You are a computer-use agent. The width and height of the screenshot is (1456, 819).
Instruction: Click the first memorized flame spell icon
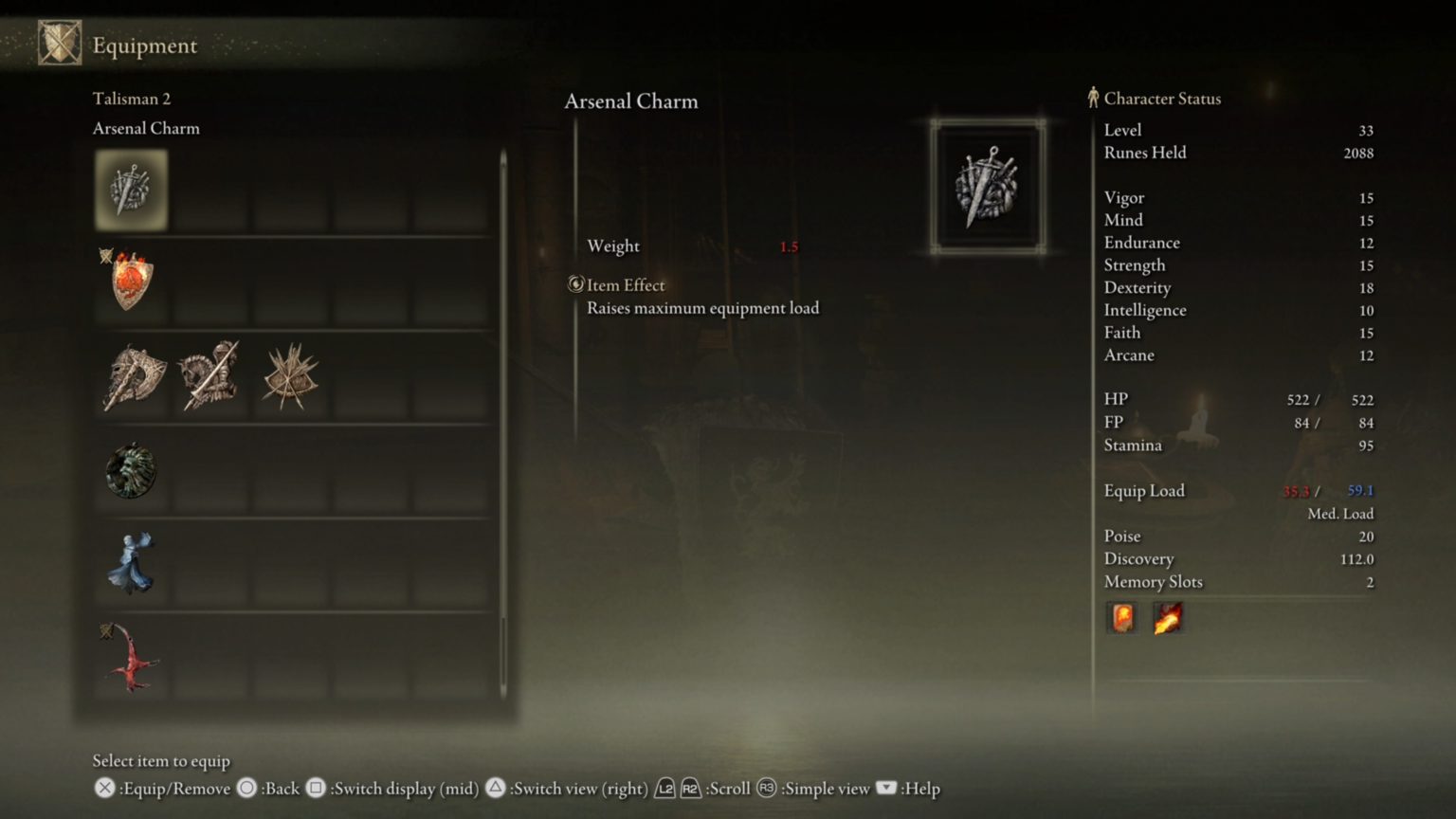click(x=1122, y=618)
